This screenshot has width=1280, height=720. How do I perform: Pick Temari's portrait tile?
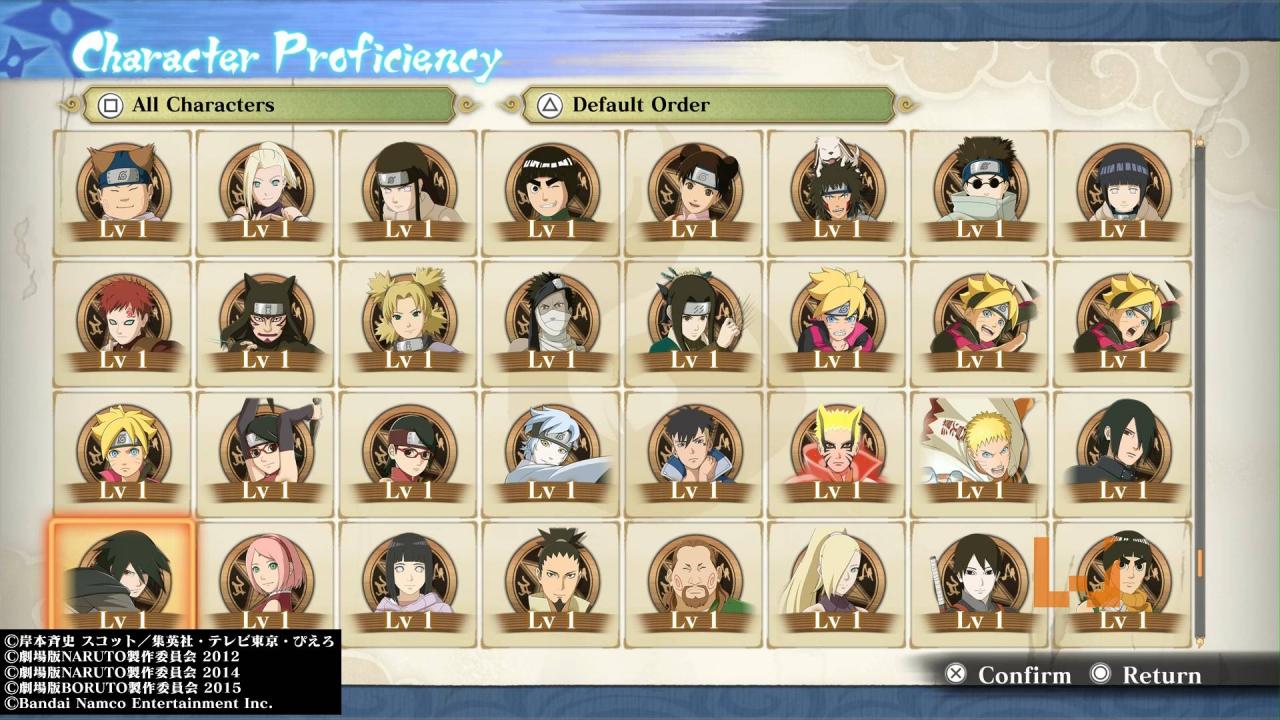[x=408, y=320]
